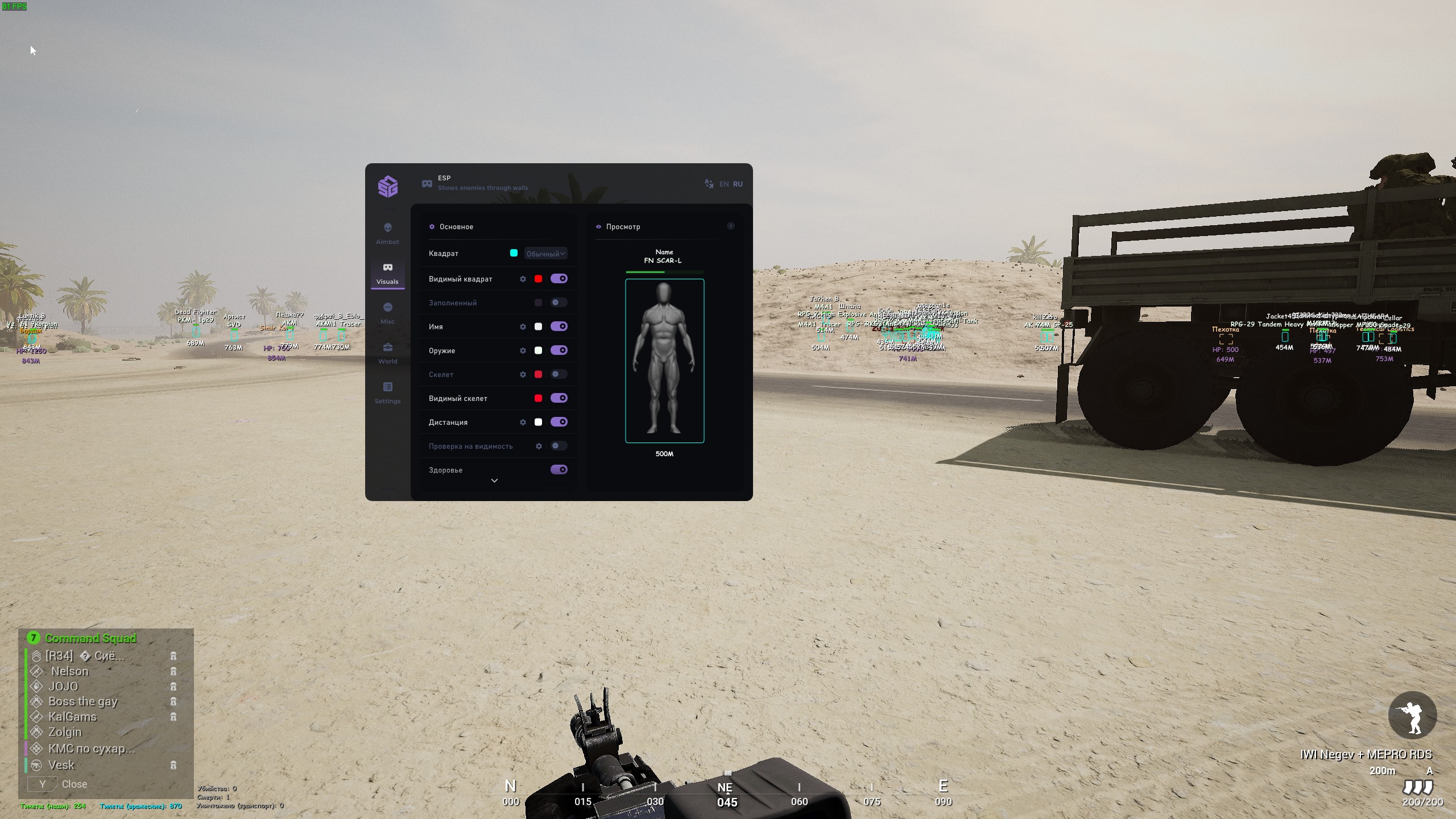Image resolution: width=1456 pixels, height=819 pixels.
Task: Enable the Скелет toggle
Action: pyautogui.click(x=558, y=374)
